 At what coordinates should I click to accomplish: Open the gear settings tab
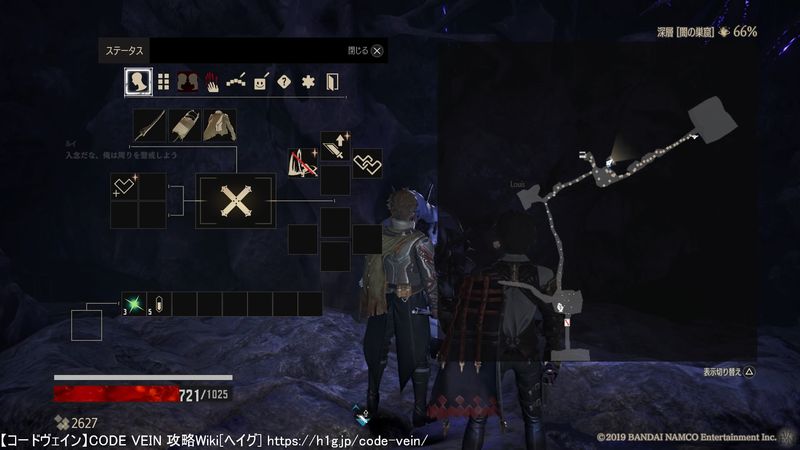point(308,82)
